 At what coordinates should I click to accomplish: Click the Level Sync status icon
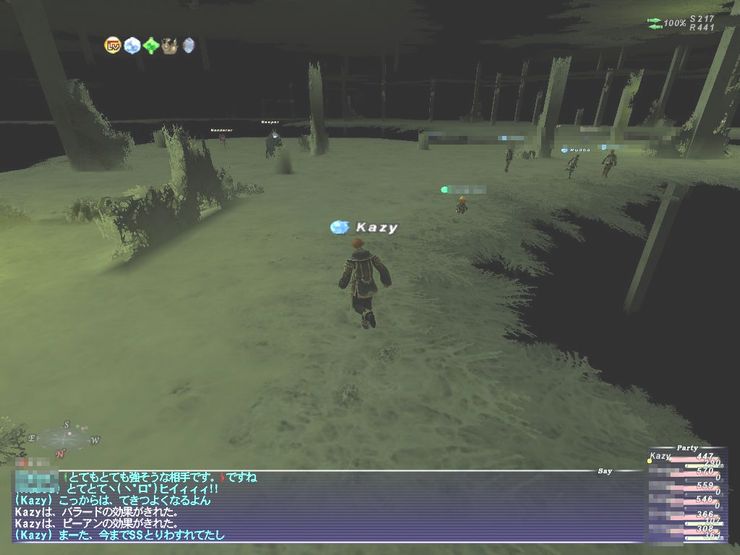[113, 45]
